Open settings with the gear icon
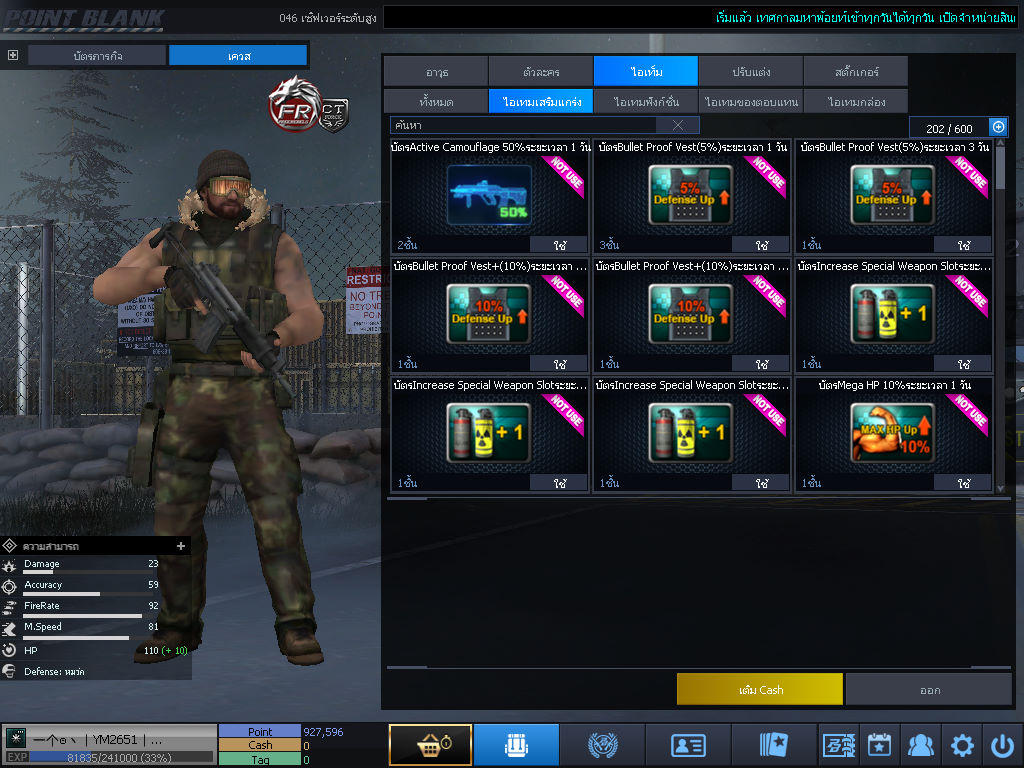This screenshot has height=768, width=1024. click(x=962, y=745)
